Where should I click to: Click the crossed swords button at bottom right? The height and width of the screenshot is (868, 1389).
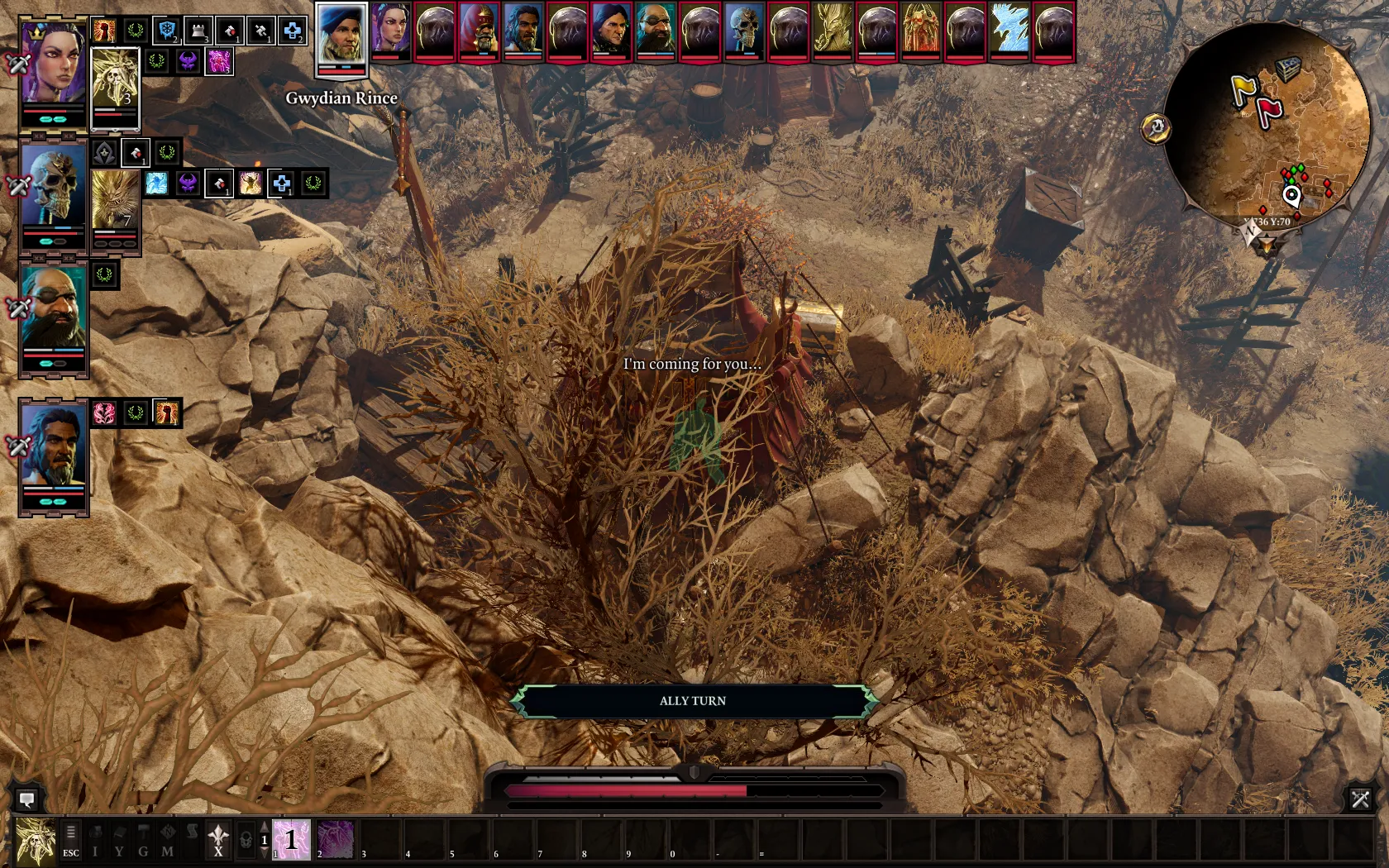click(1360, 799)
